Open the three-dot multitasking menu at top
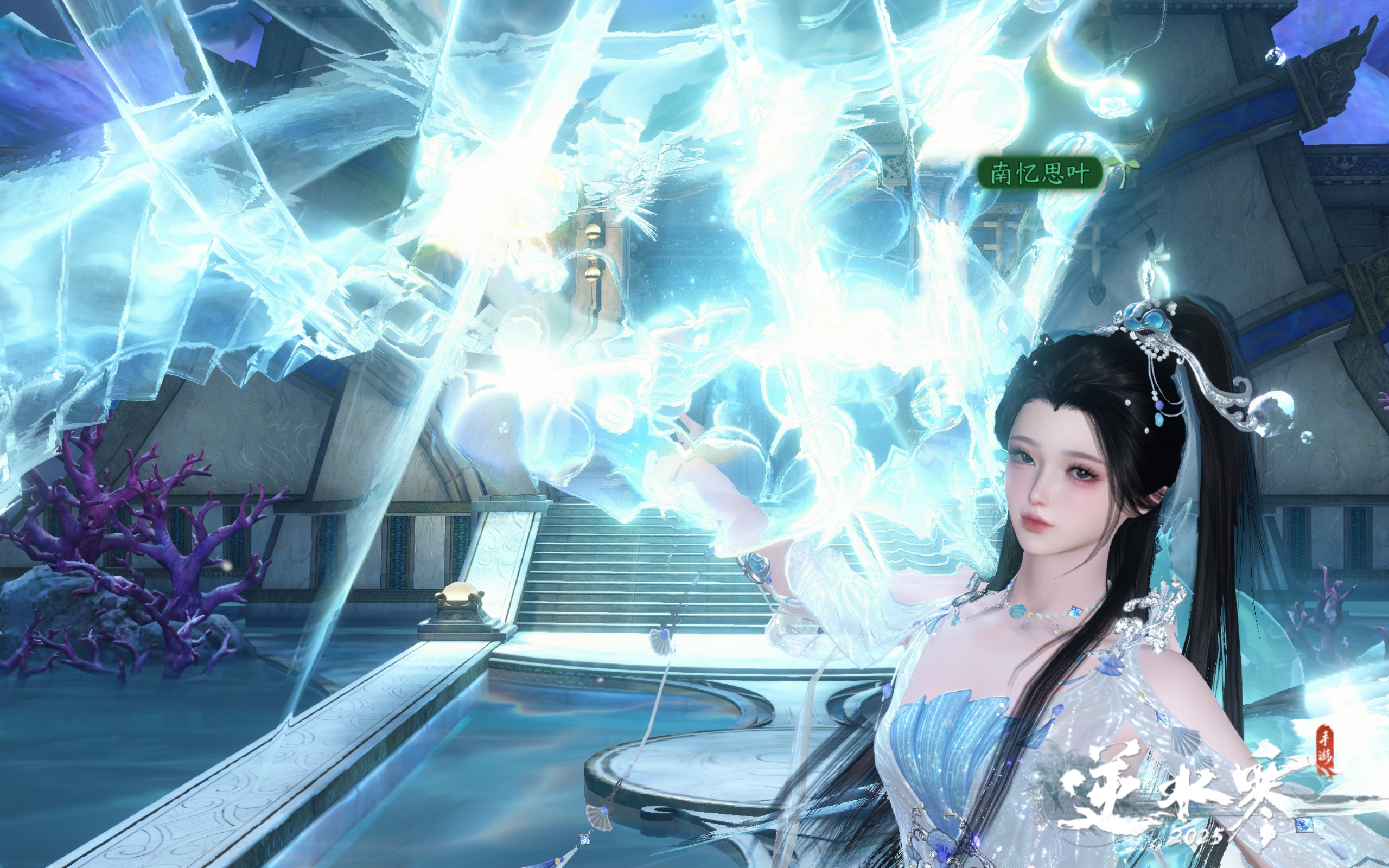This screenshot has height=868, width=1389. coord(694,16)
